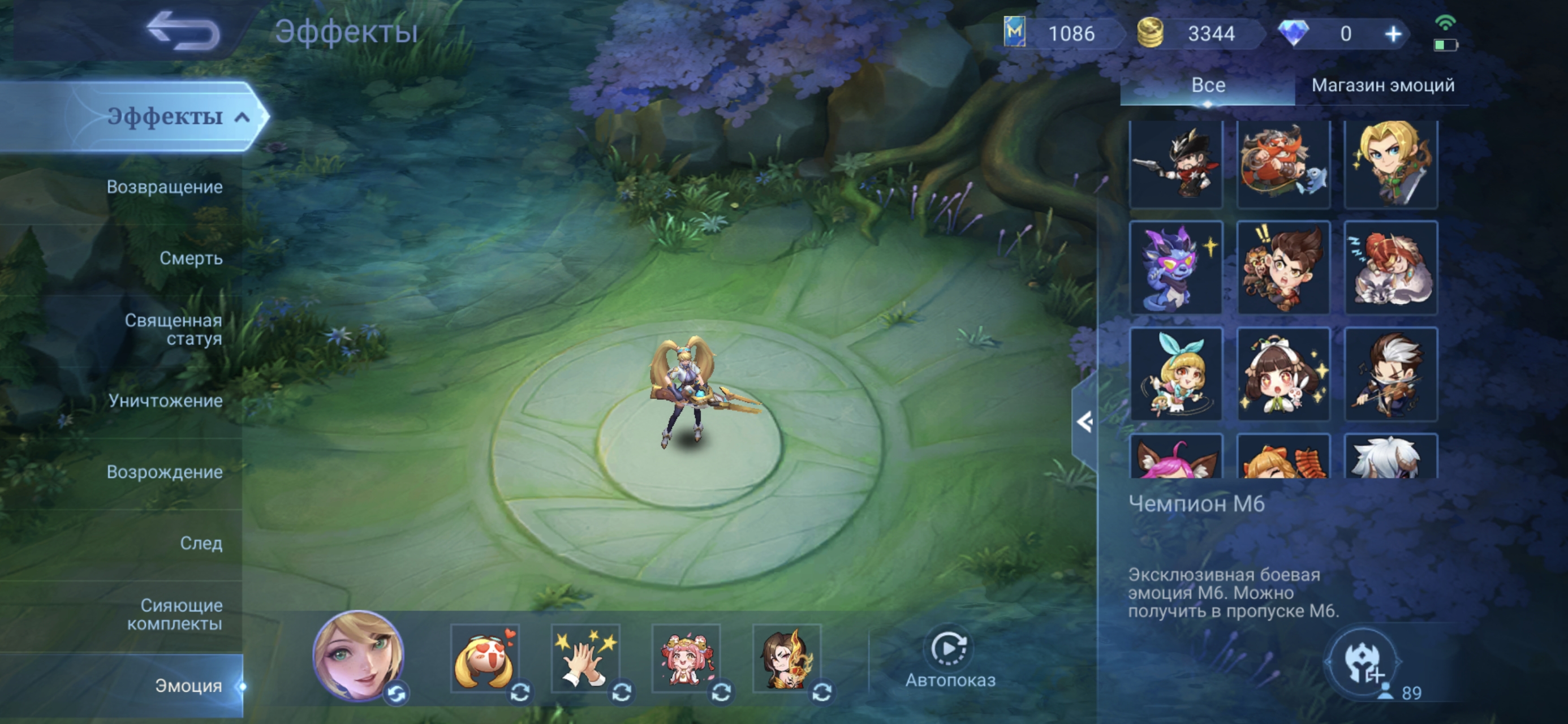Image resolution: width=1568 pixels, height=724 pixels.
Task: Select the Возрождение menu entry
Action: click(165, 472)
